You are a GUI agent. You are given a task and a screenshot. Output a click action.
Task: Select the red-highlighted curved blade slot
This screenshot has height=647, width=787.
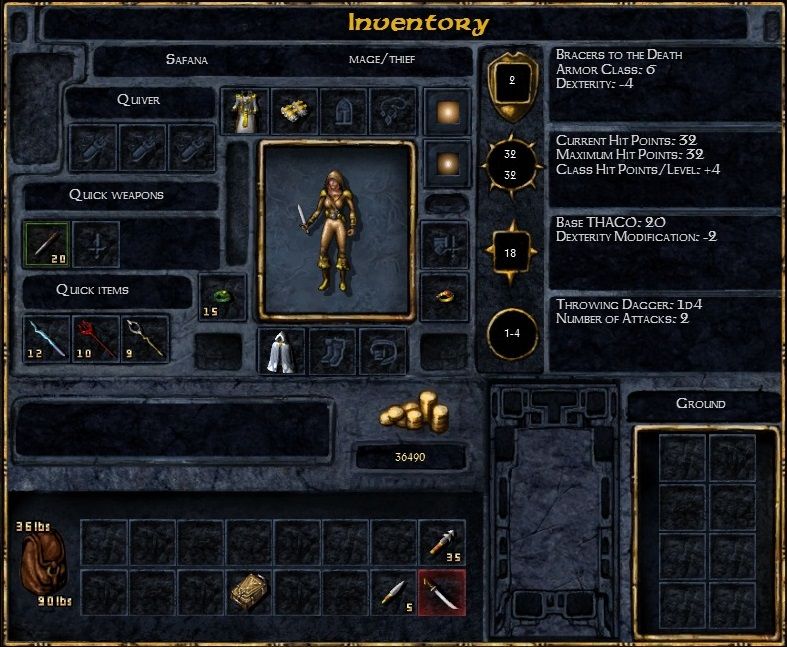(x=442, y=592)
